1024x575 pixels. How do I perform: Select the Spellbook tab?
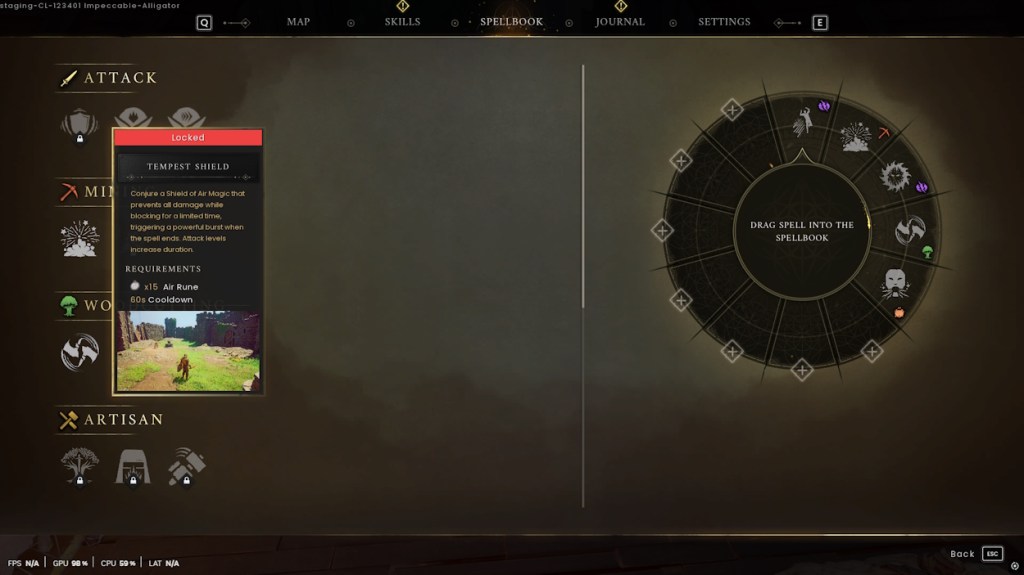pyautogui.click(x=511, y=22)
